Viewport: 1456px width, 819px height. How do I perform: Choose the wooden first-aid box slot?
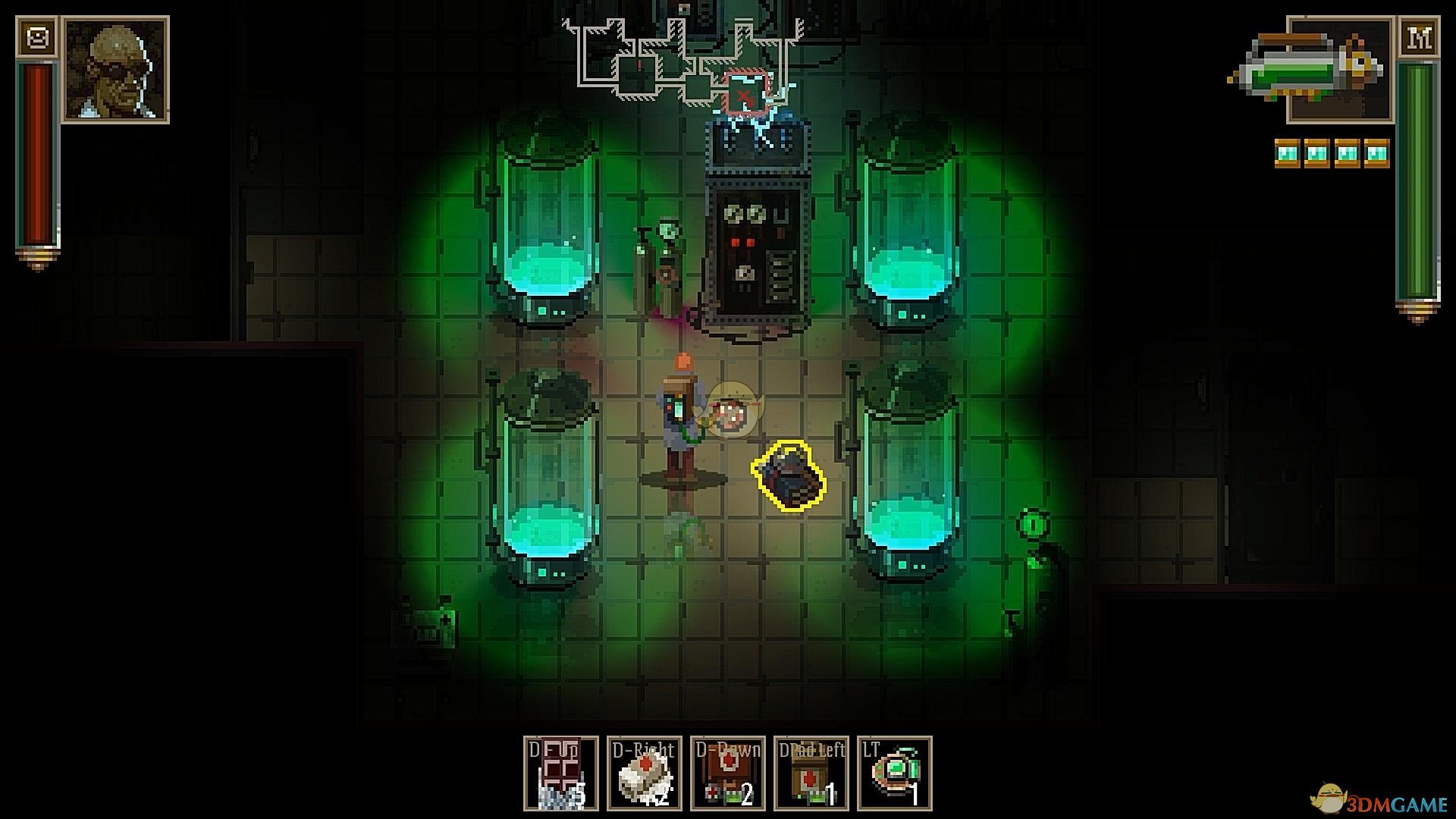click(x=811, y=773)
